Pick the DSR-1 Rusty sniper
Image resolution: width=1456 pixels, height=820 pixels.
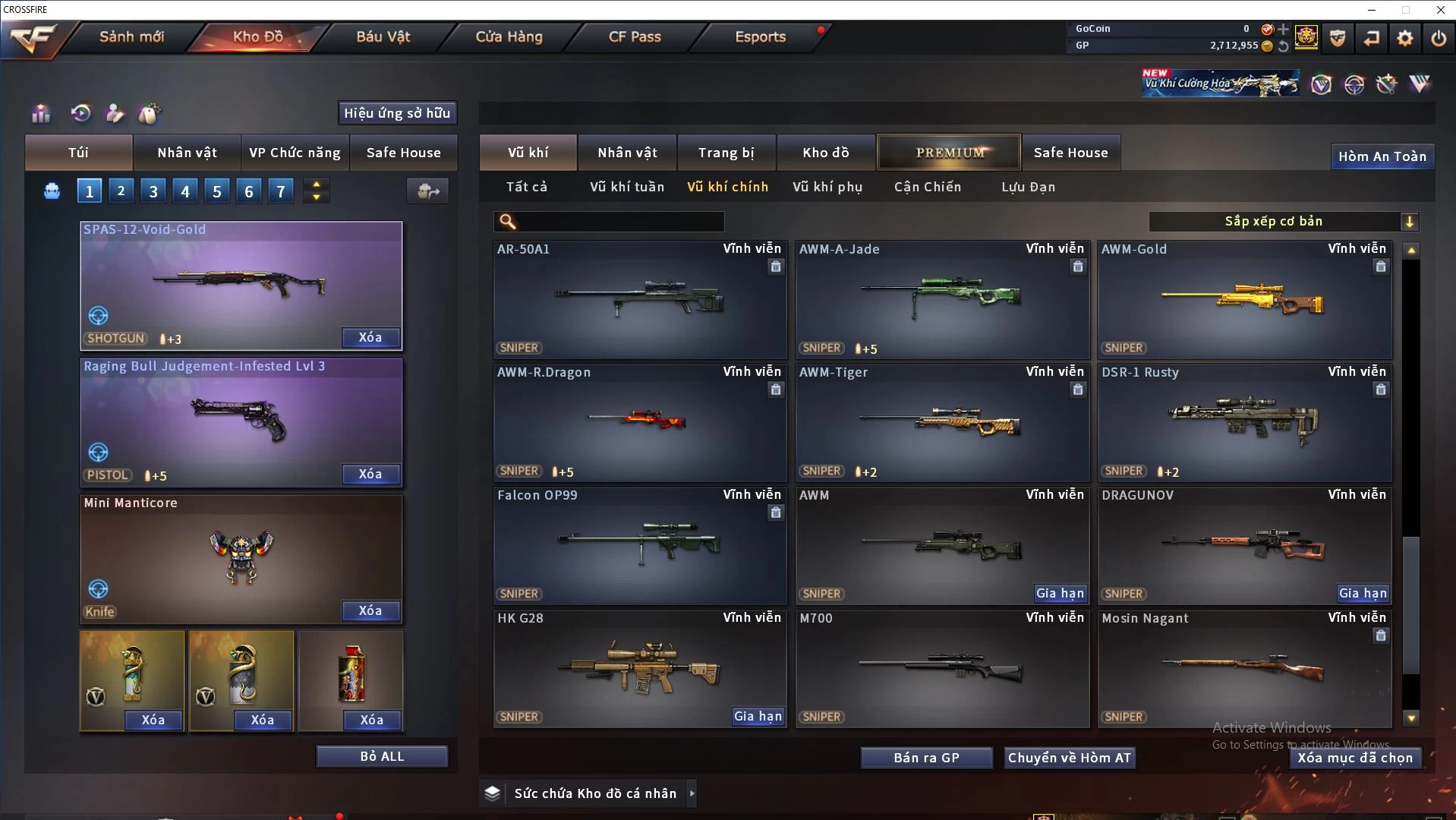(1244, 423)
